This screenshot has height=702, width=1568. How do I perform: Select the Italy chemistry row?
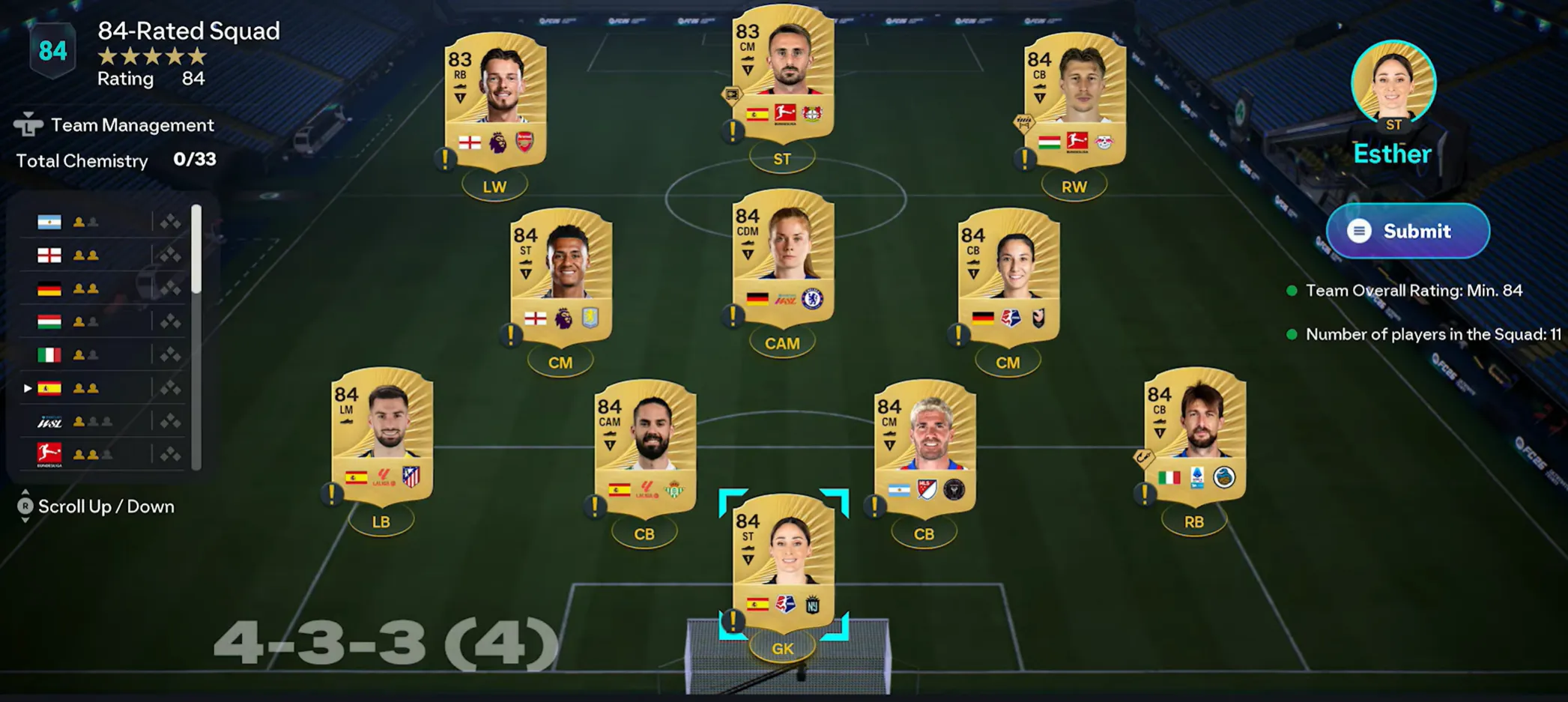(x=101, y=354)
